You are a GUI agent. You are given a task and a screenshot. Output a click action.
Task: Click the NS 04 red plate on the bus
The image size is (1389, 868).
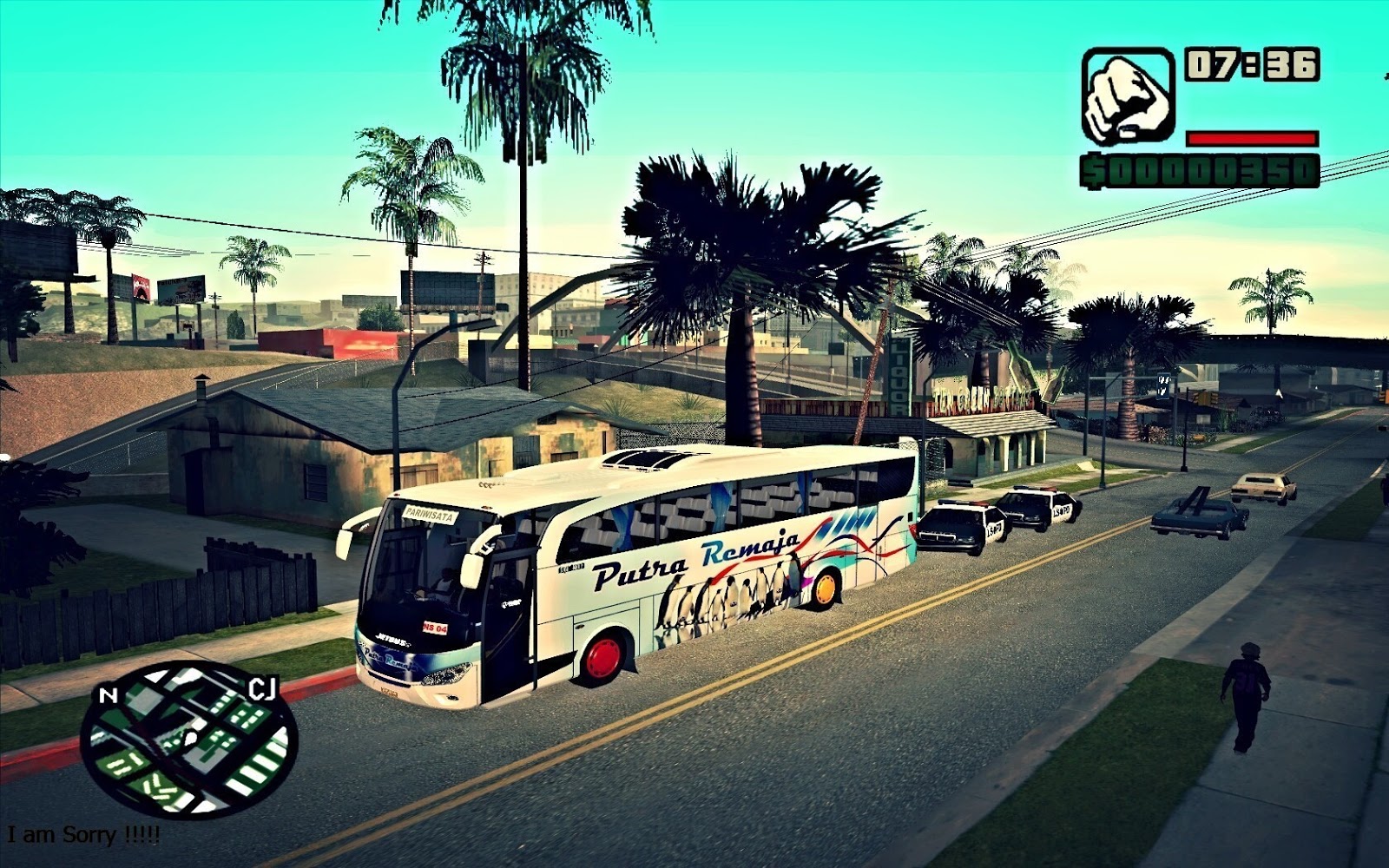[x=435, y=627]
